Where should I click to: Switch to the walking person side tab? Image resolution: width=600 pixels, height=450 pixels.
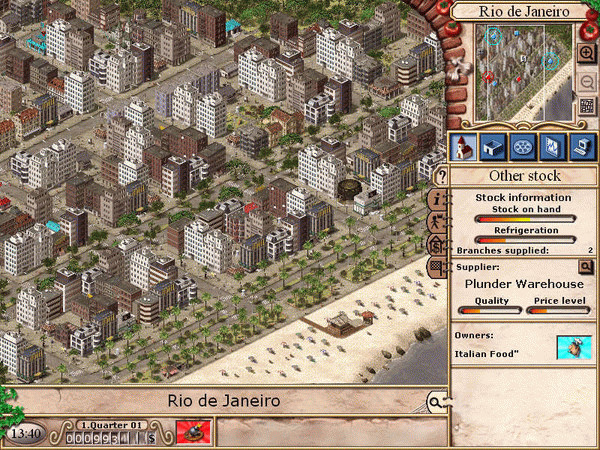(439, 222)
